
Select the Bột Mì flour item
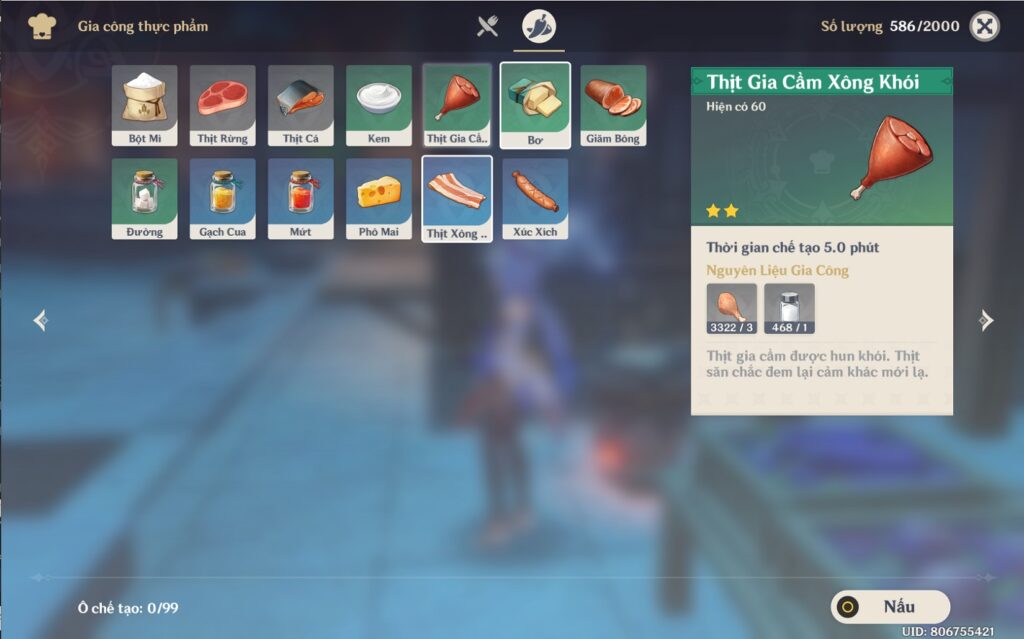pos(145,106)
